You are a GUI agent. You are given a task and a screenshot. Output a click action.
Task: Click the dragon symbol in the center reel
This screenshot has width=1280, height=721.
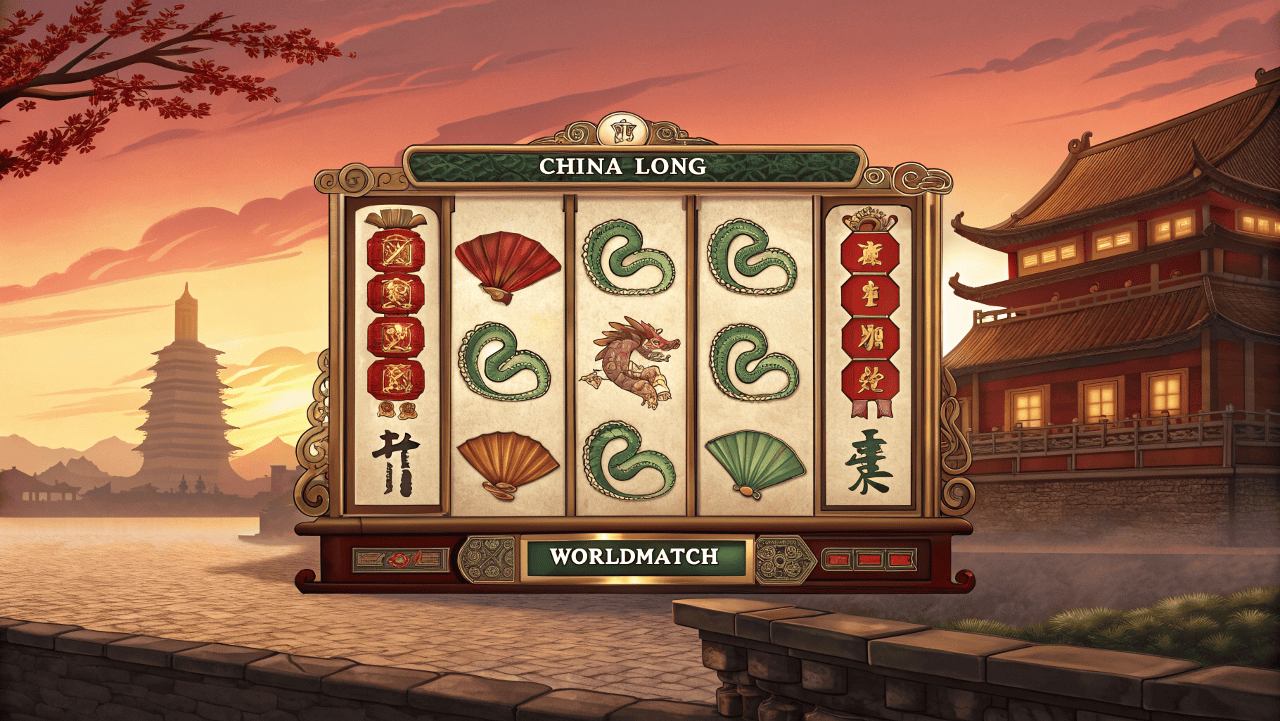click(x=634, y=360)
